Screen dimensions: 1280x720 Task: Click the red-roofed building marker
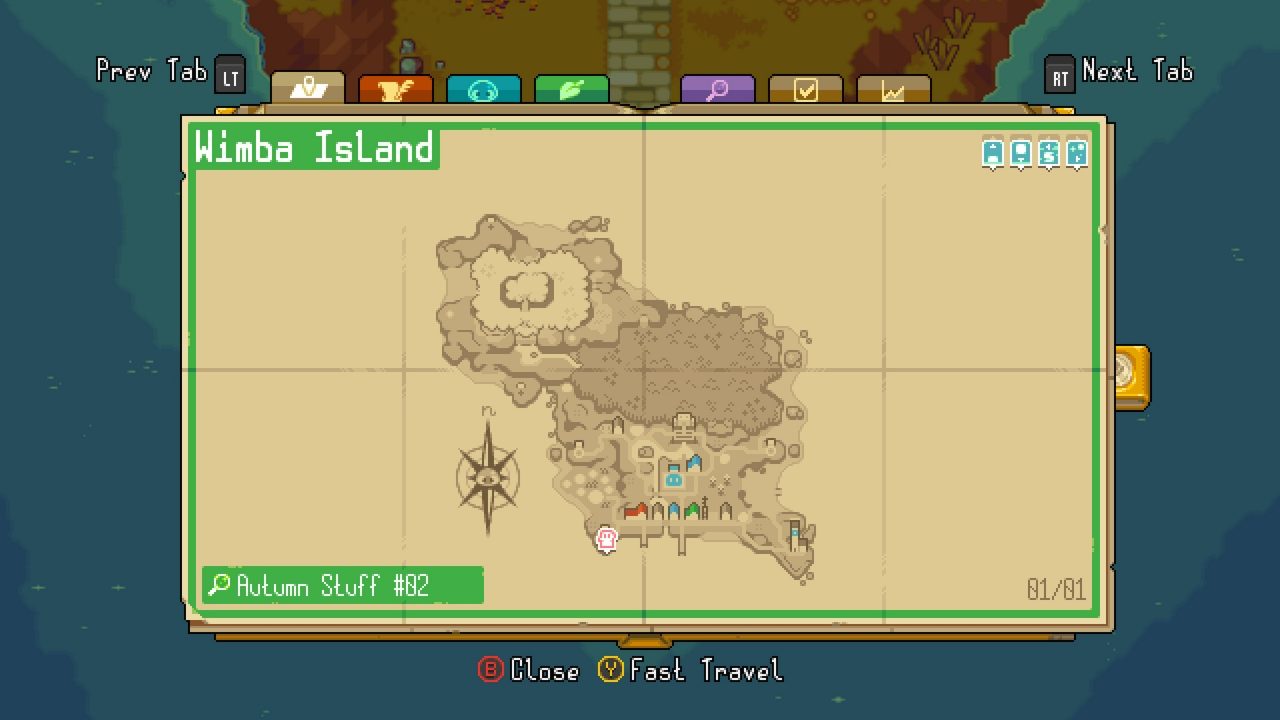(x=635, y=510)
